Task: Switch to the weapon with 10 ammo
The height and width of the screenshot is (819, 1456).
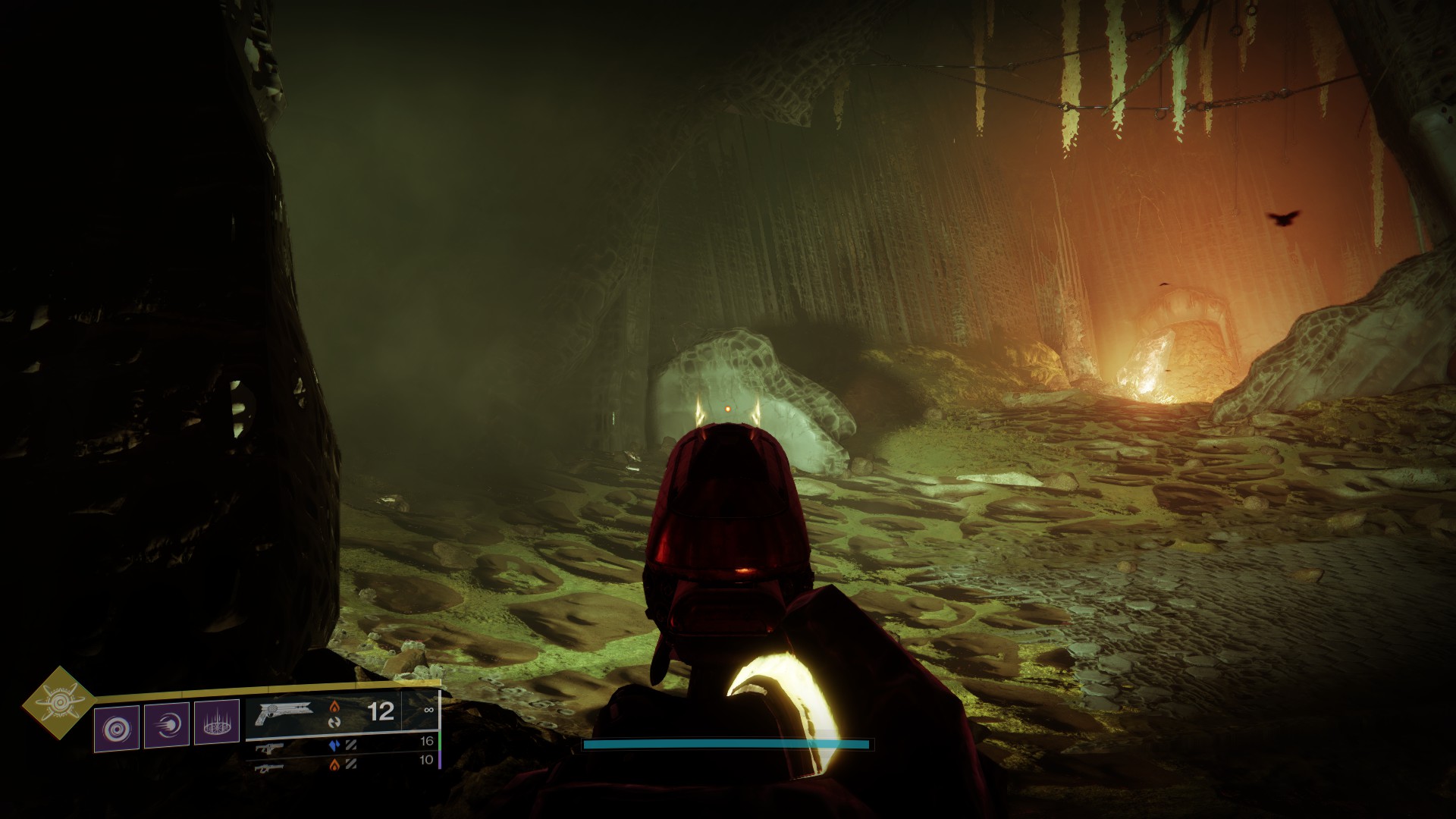Action: 268,766
